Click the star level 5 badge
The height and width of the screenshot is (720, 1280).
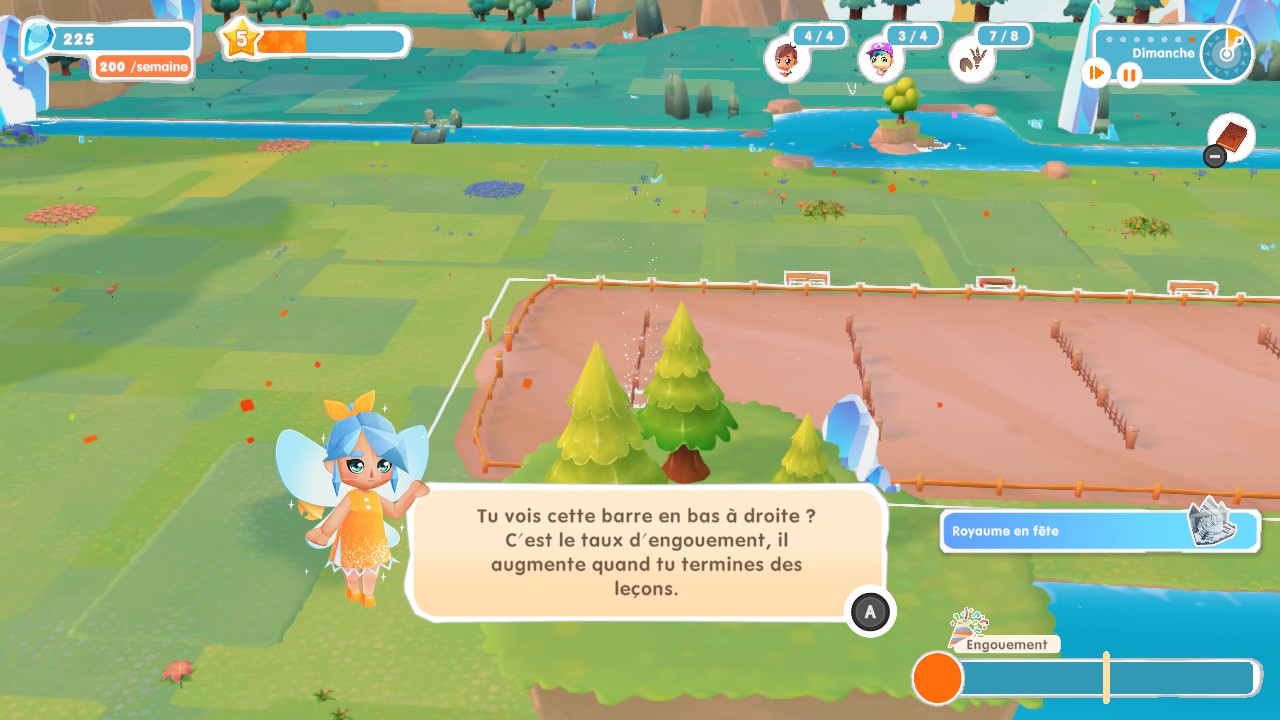[240, 40]
